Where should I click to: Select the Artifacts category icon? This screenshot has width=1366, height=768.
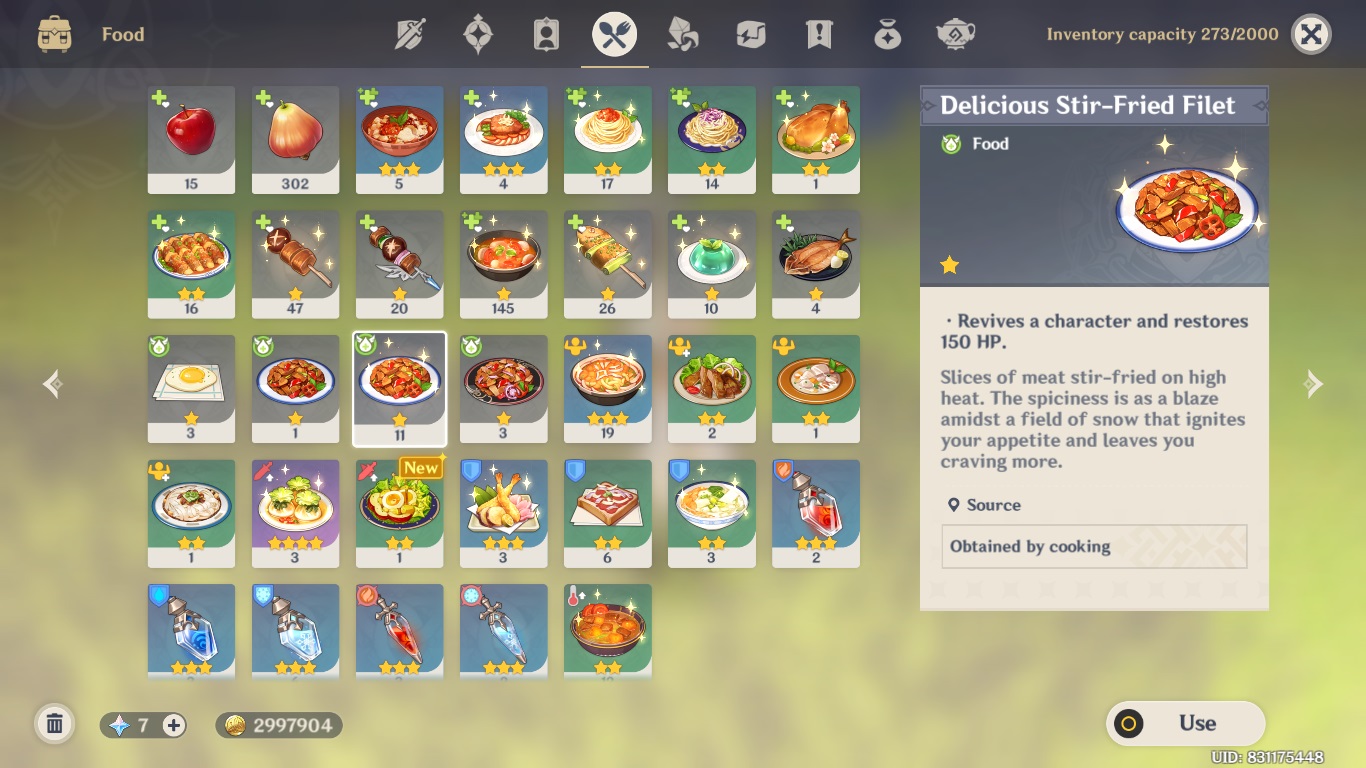click(477, 33)
